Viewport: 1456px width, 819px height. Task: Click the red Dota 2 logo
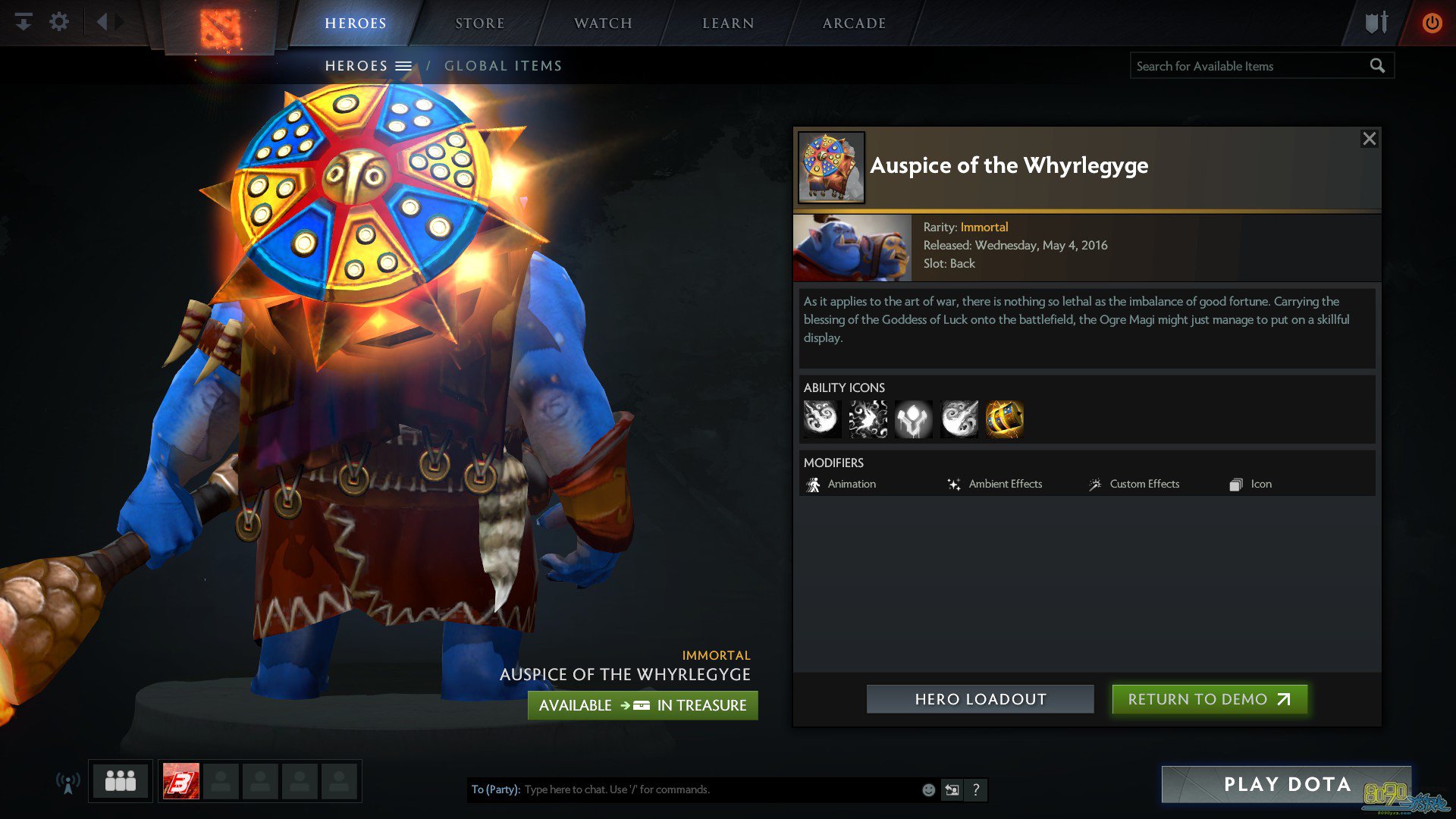[x=220, y=29]
